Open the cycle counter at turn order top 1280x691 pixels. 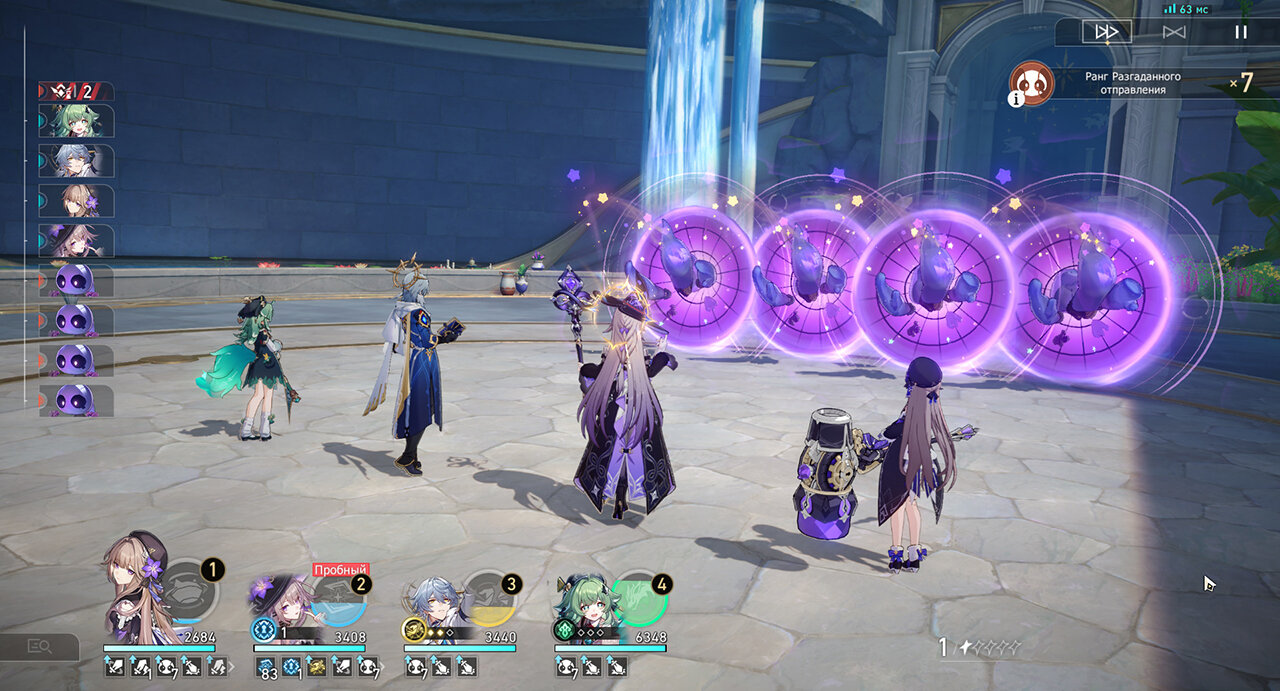(76, 91)
